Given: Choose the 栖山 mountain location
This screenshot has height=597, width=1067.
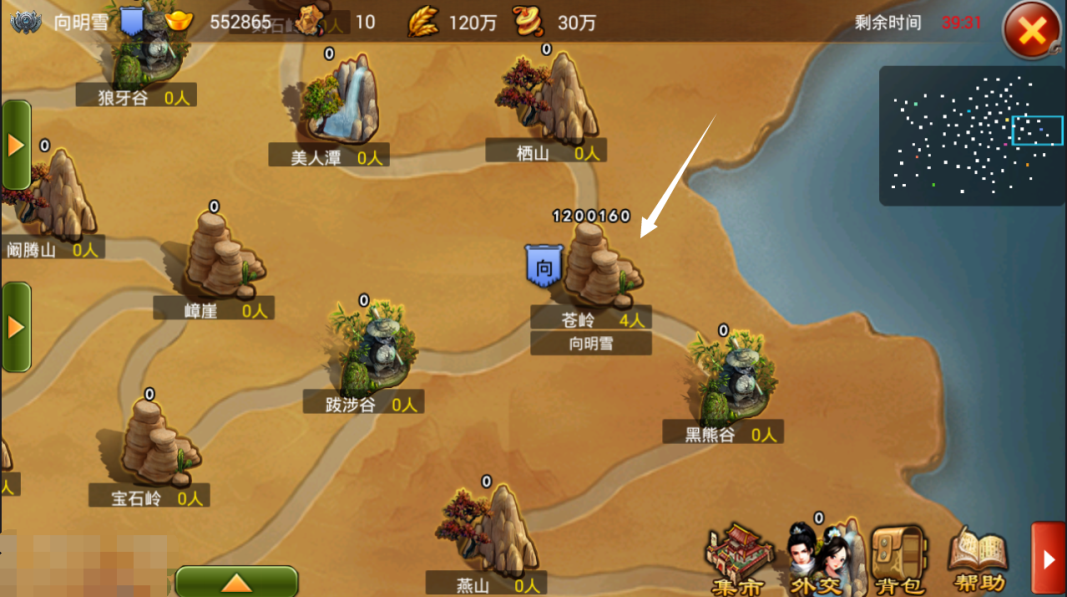Looking at the screenshot, I should [x=548, y=97].
